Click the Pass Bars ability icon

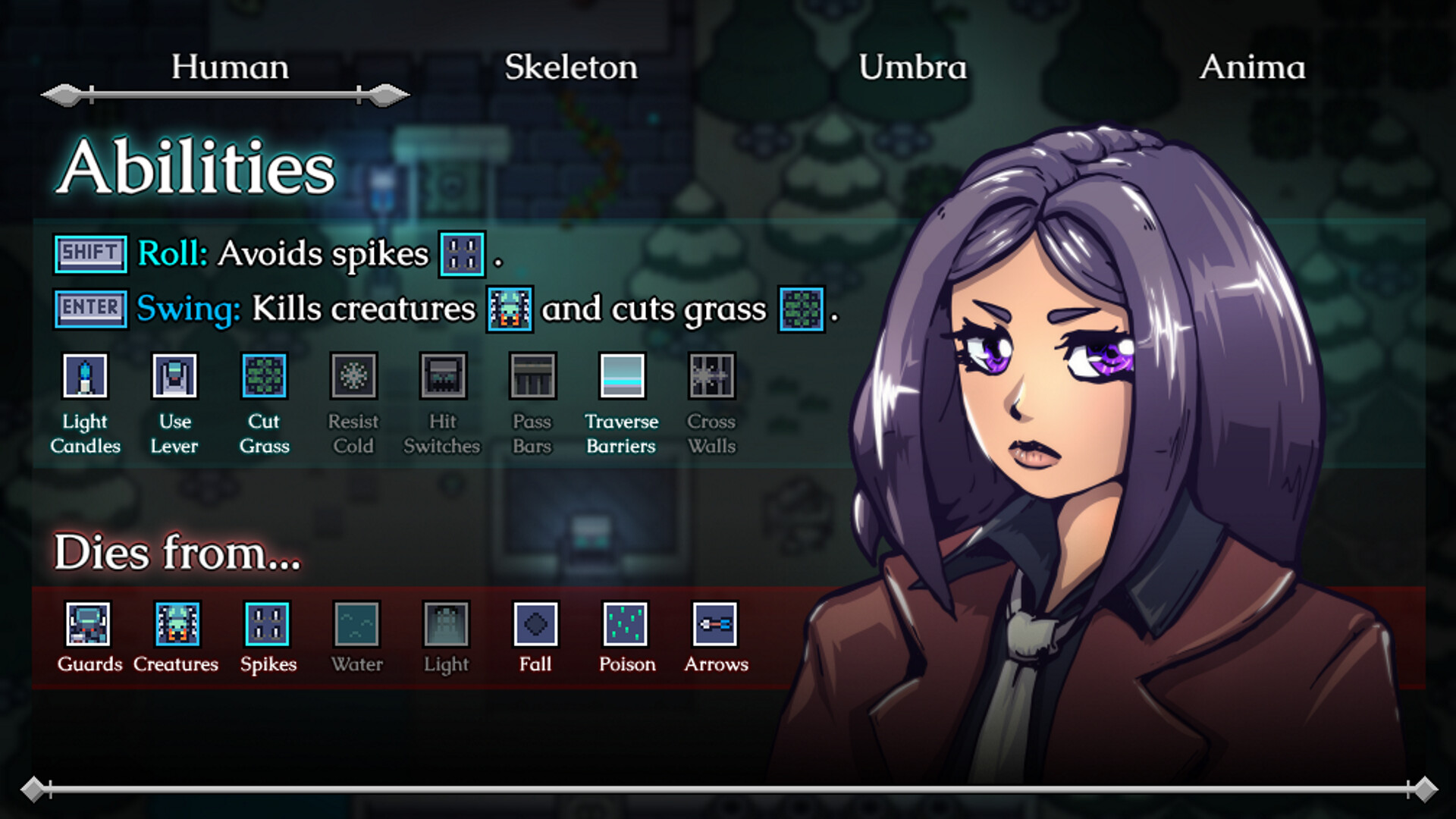[x=532, y=375]
